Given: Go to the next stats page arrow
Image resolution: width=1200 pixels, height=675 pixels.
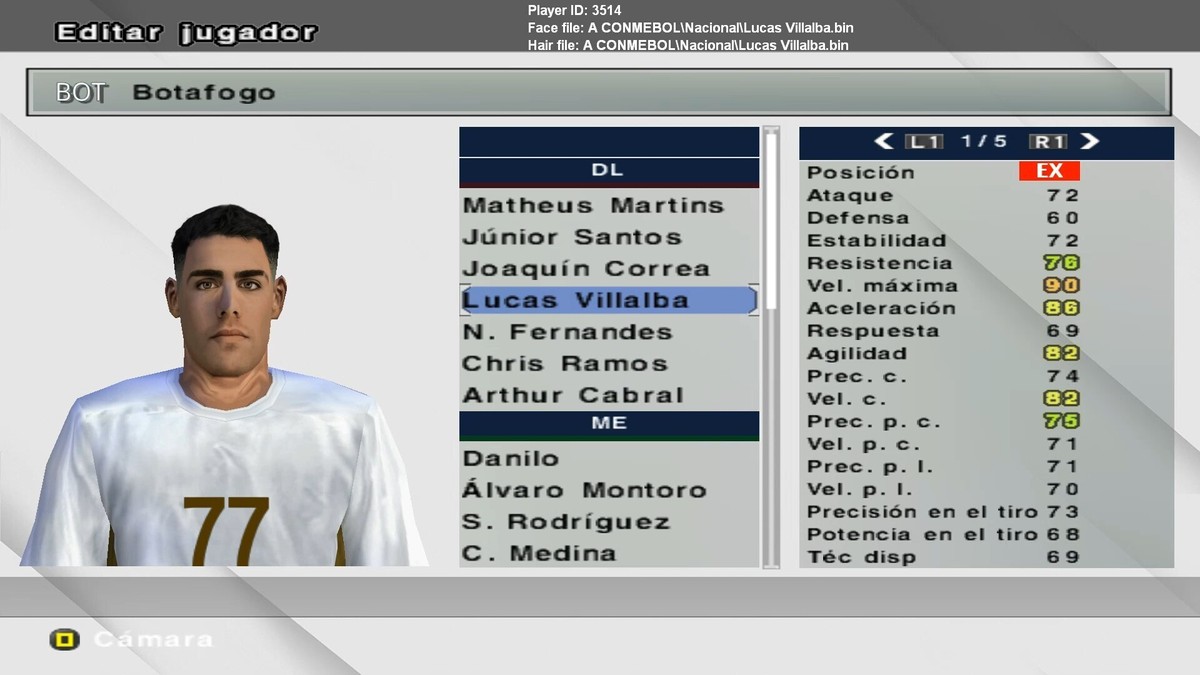Looking at the screenshot, I should (1090, 142).
